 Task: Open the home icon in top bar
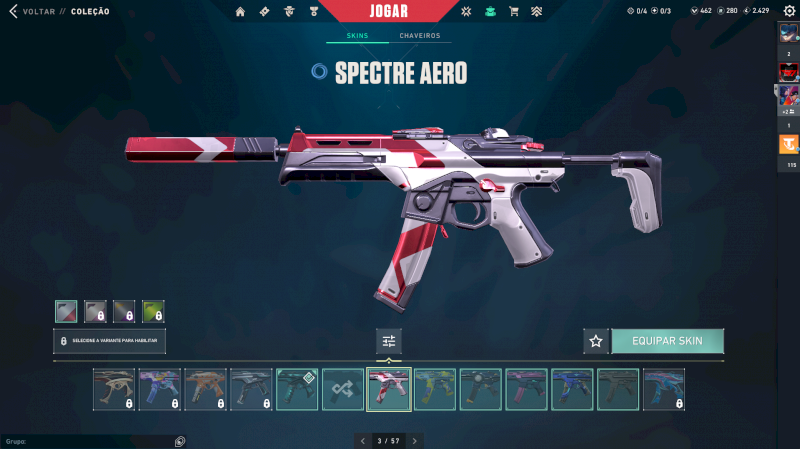[240, 11]
